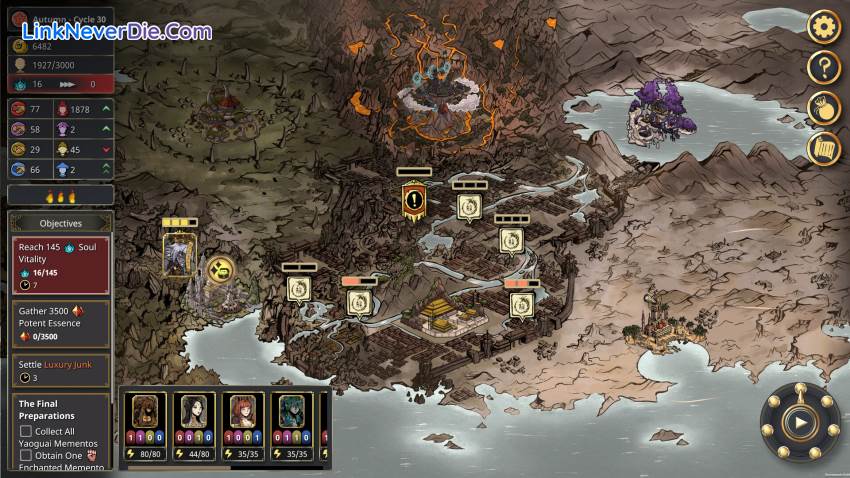Open the Reach 145 Soul Vitality objective
Viewport: 850px width, 478px height.
tap(61, 265)
